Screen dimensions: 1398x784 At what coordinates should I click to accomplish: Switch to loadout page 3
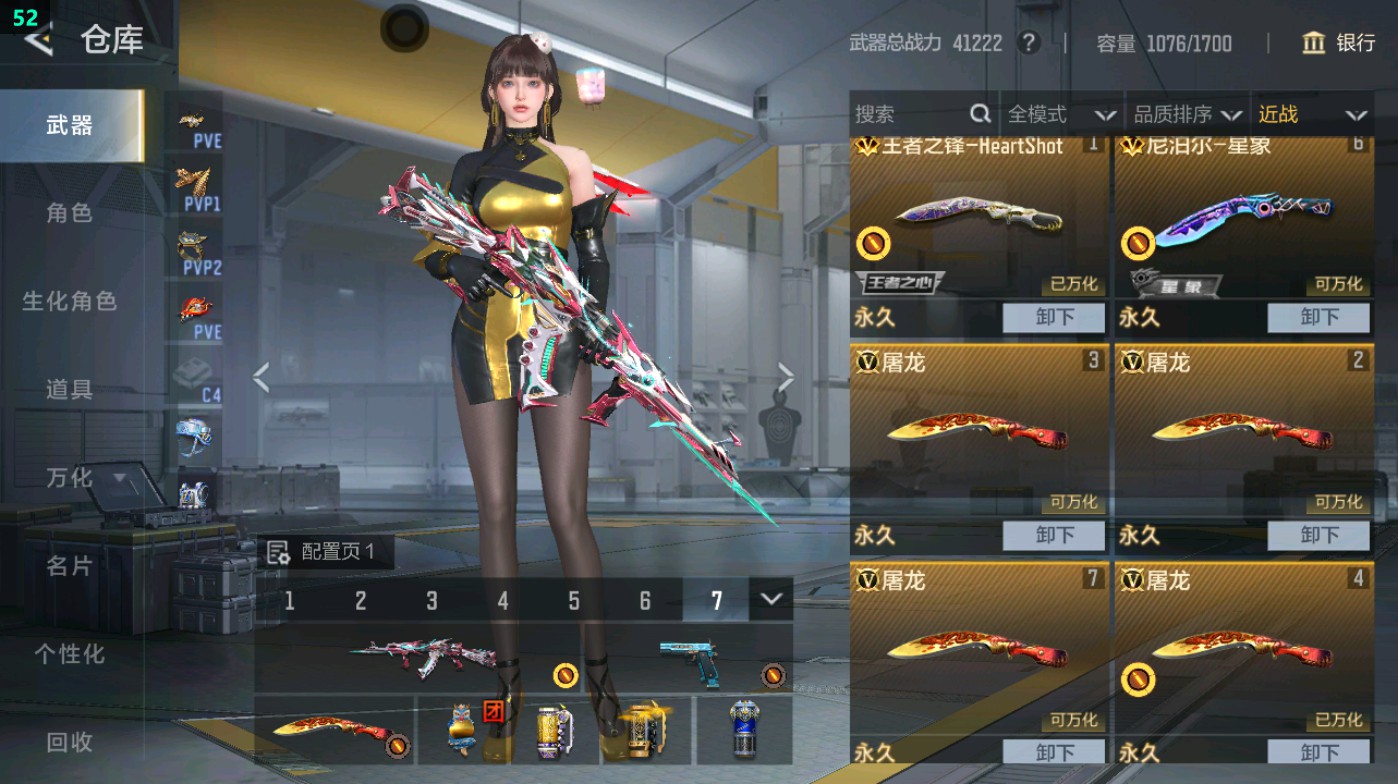coord(430,600)
